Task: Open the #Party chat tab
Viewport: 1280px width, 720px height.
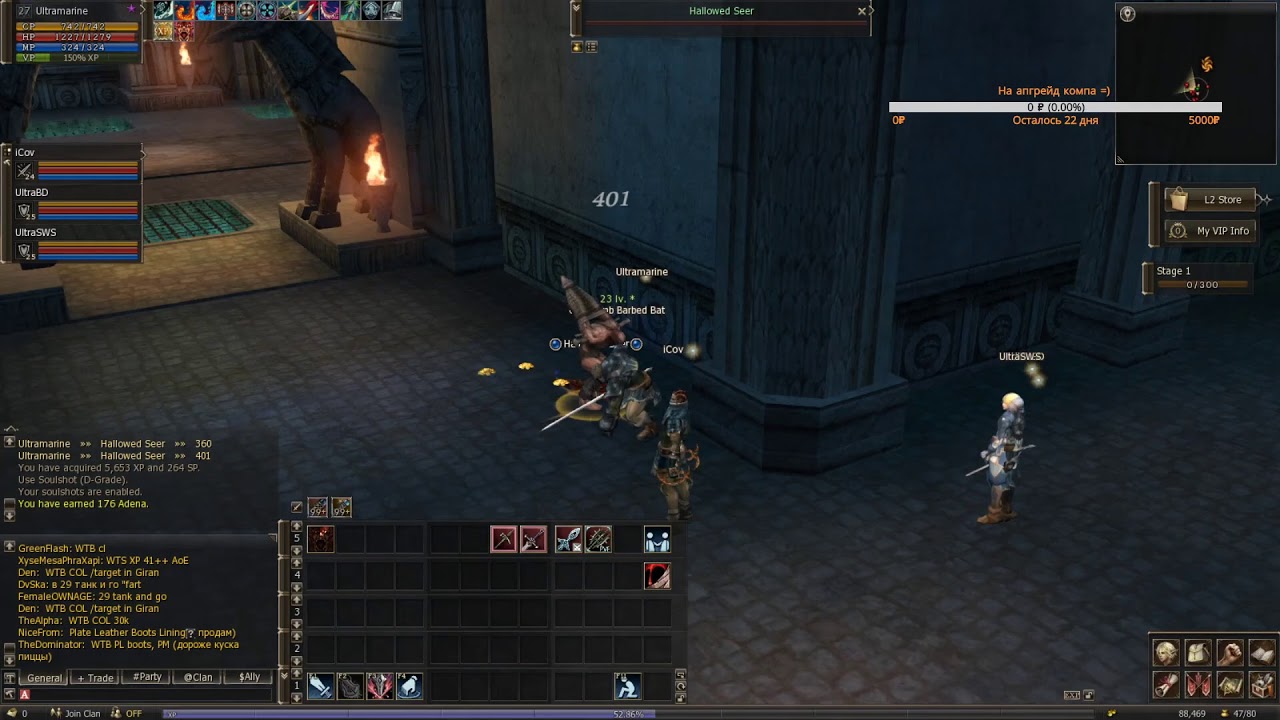Action: pos(147,677)
